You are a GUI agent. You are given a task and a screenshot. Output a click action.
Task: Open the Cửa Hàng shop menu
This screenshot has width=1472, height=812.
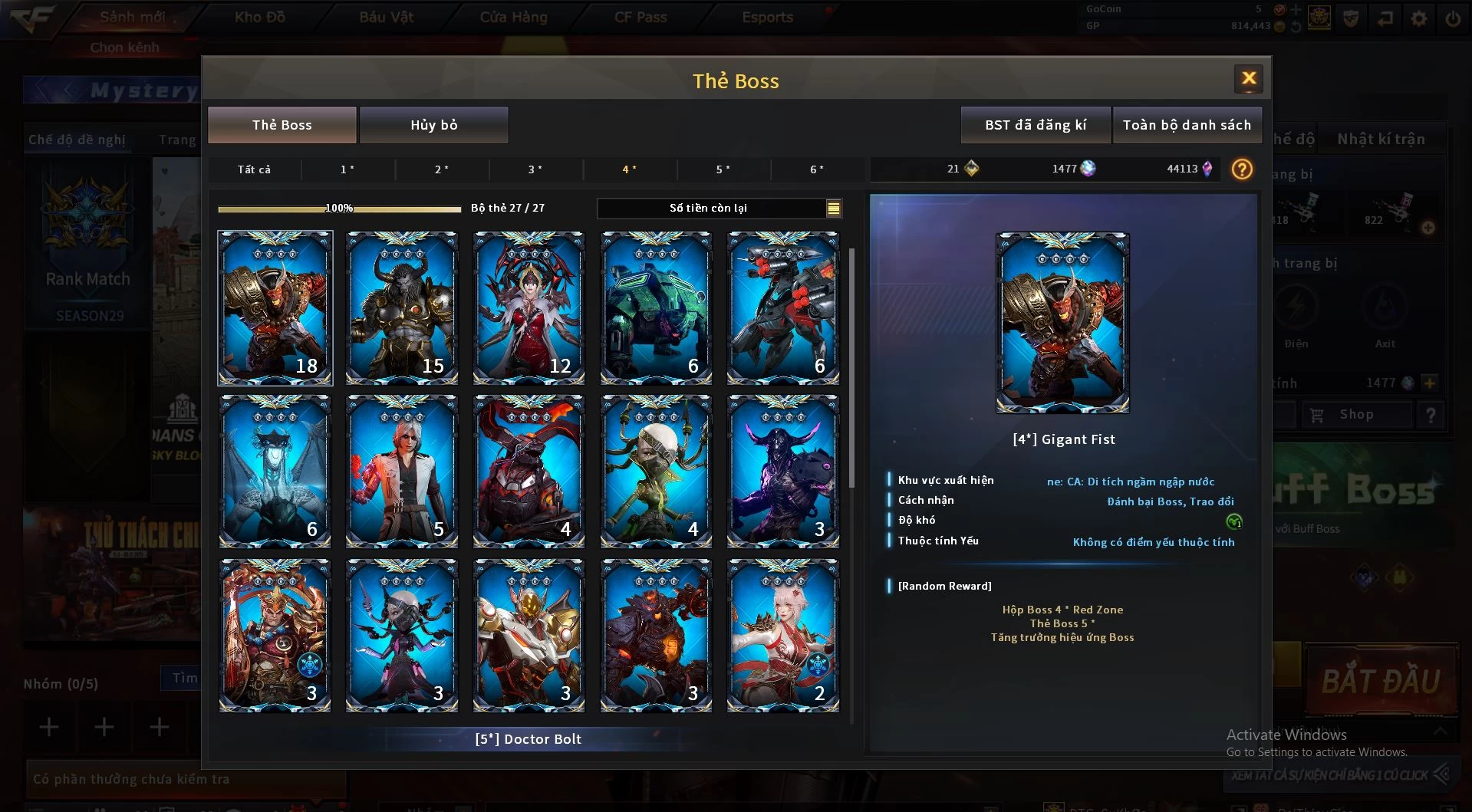pyautogui.click(x=513, y=17)
